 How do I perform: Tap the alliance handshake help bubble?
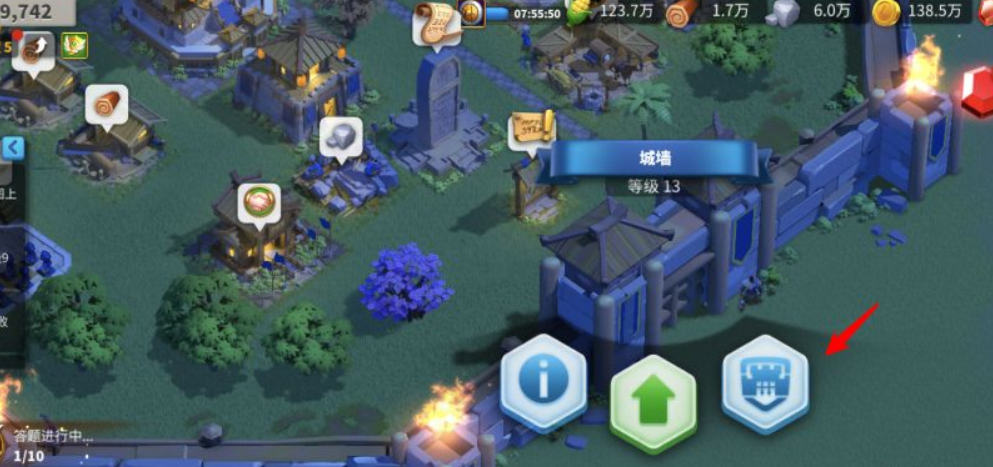[259, 203]
